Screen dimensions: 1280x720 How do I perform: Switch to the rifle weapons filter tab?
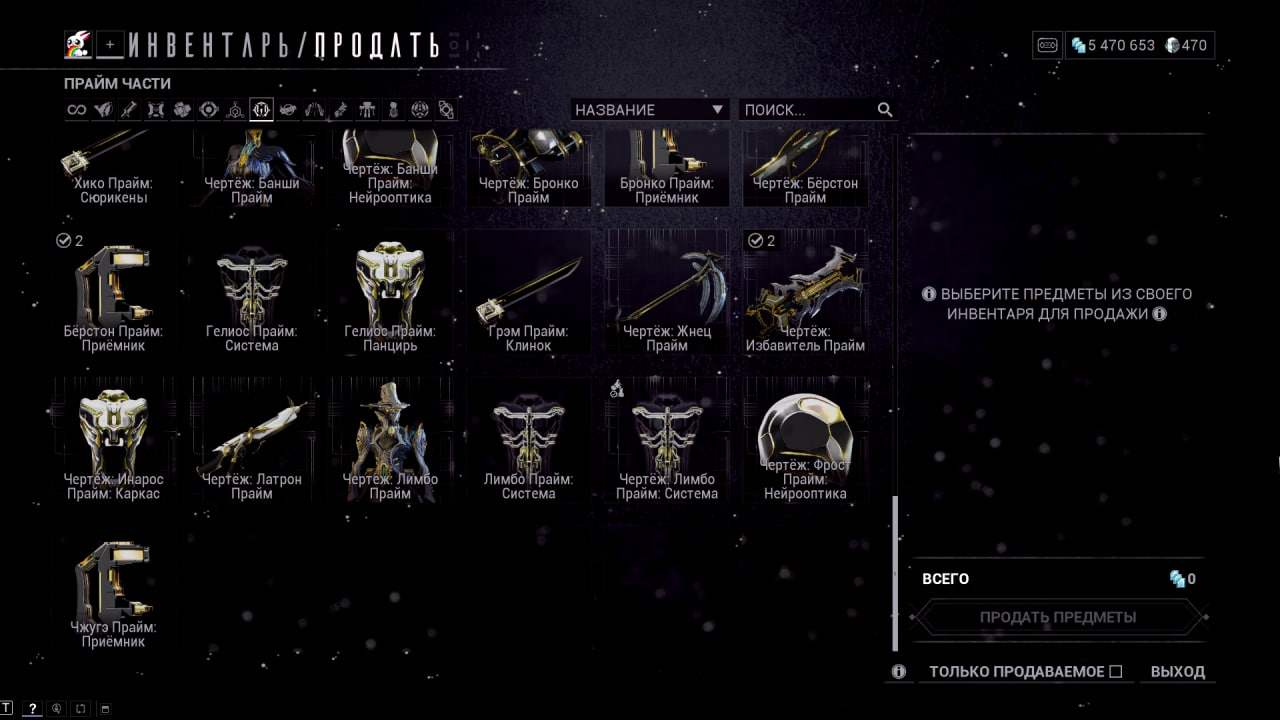point(129,110)
